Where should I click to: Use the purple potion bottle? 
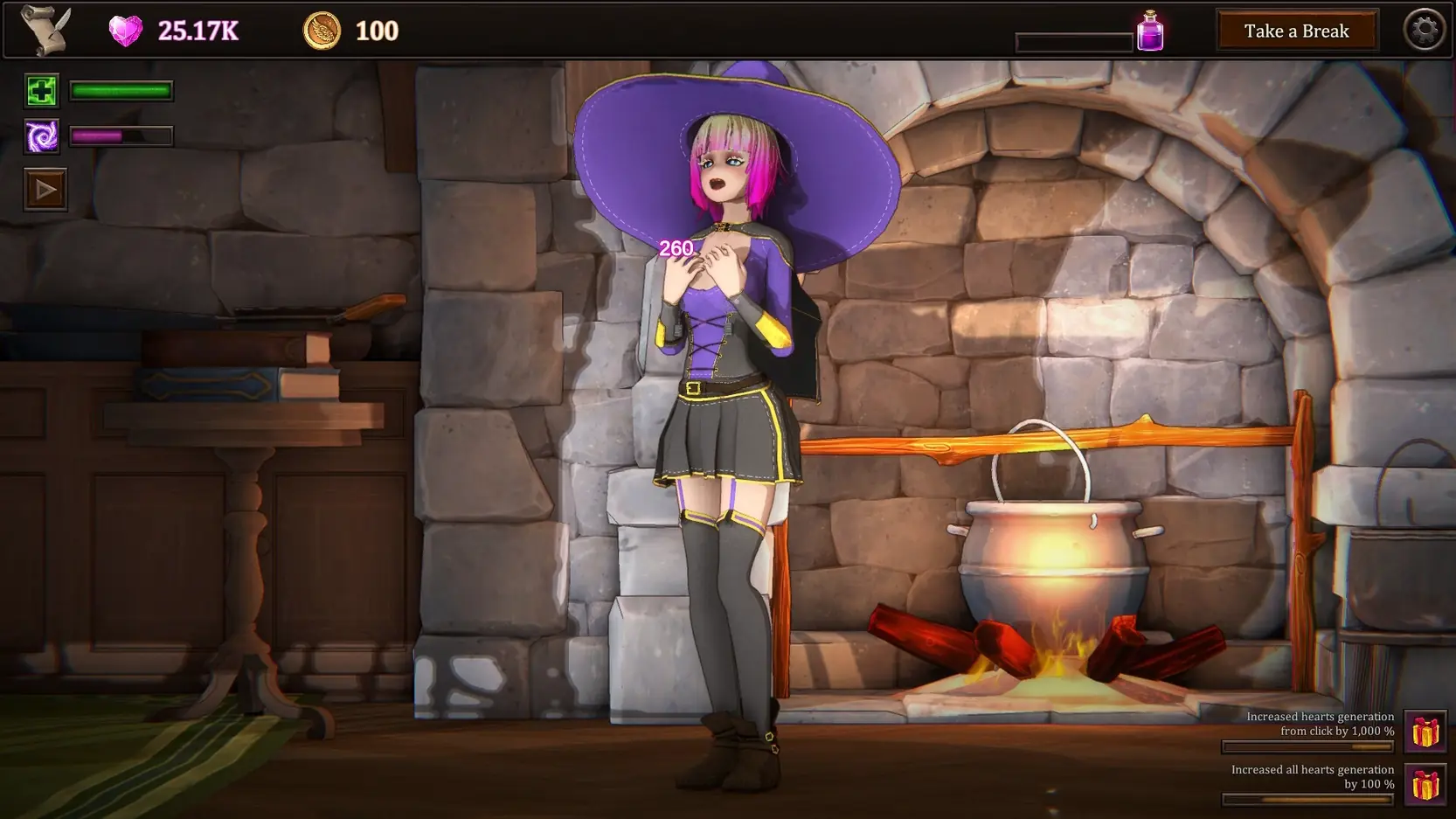click(x=1150, y=31)
